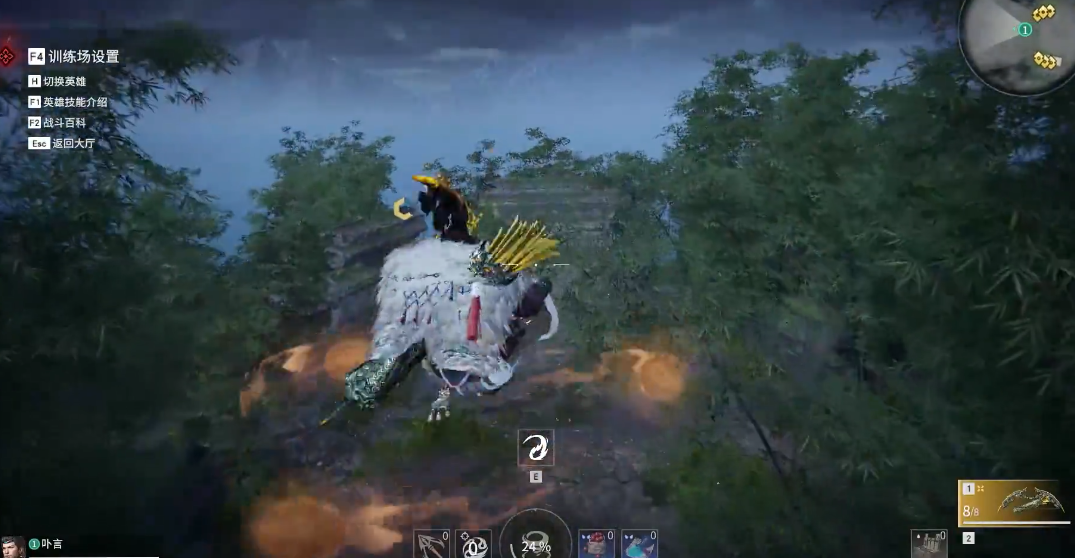This screenshot has width=1075, height=558.
Task: Activate the white swirl hero skill icon
Action: pyautogui.click(x=535, y=447)
